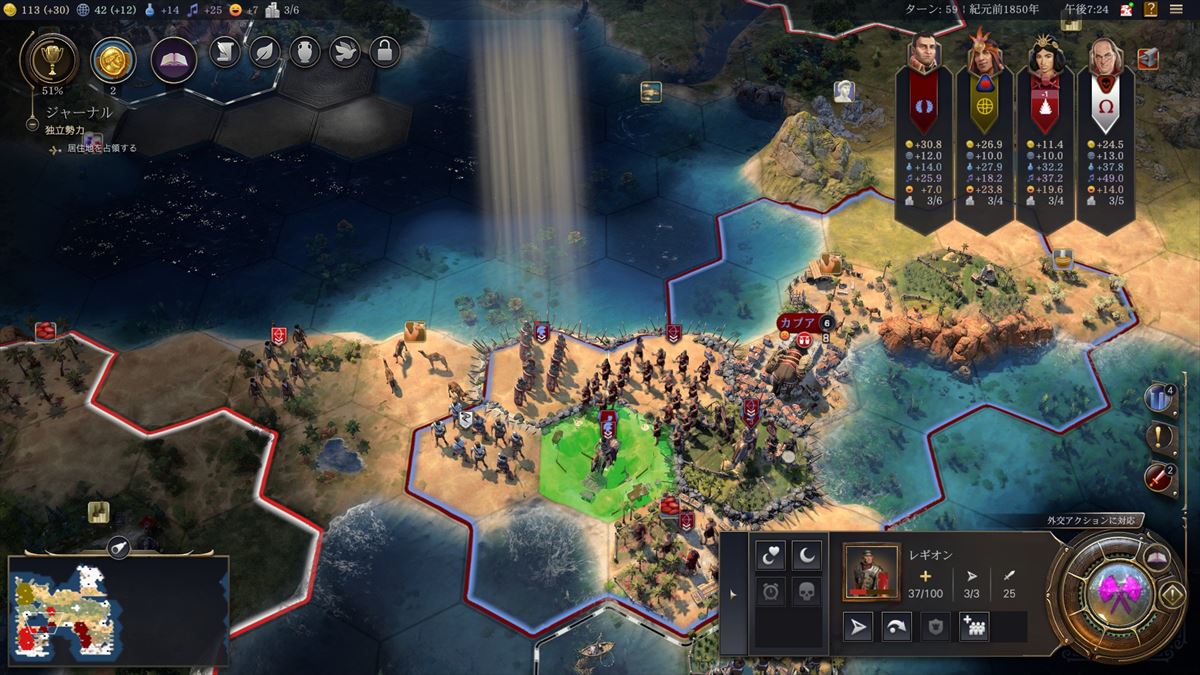
Task: Open the vase great works icon
Action: pyautogui.click(x=305, y=51)
